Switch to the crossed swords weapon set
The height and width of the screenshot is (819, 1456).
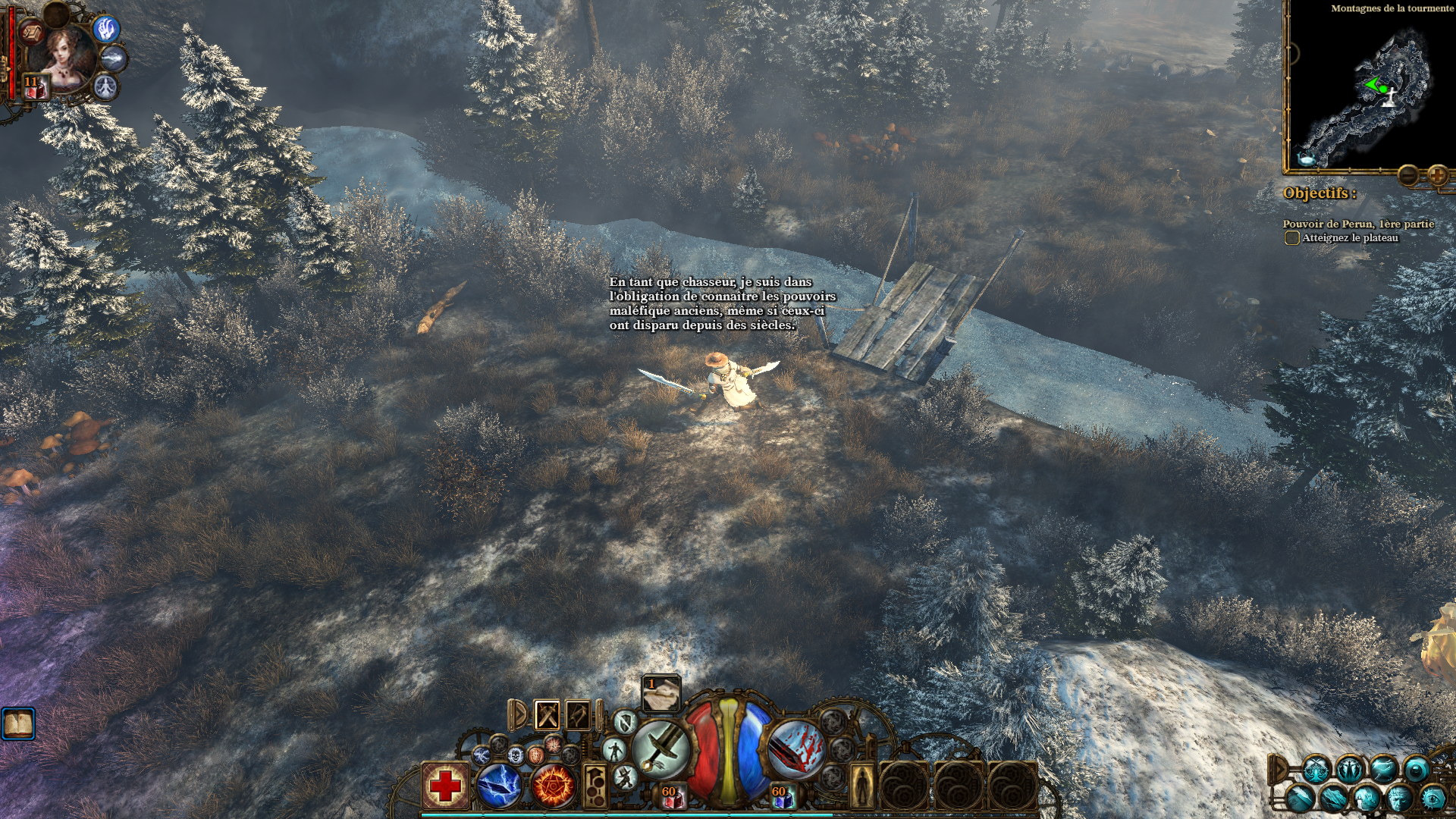tap(547, 714)
